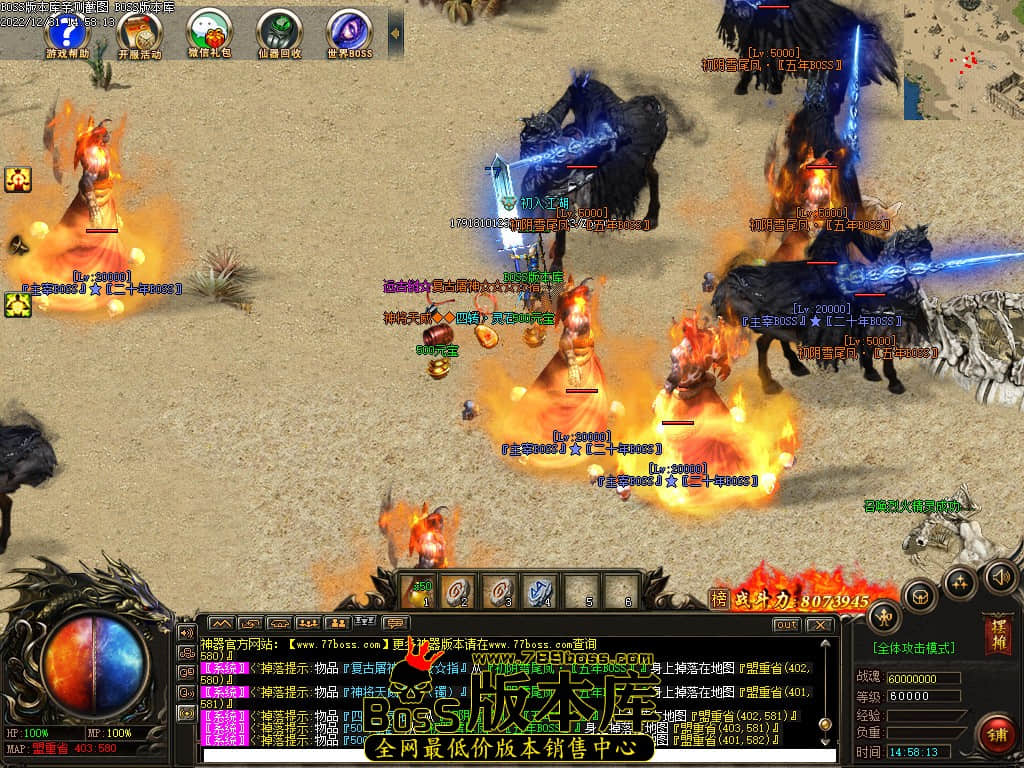Open the 摆摊 stall button
1024x768 pixels.
click(x=997, y=634)
